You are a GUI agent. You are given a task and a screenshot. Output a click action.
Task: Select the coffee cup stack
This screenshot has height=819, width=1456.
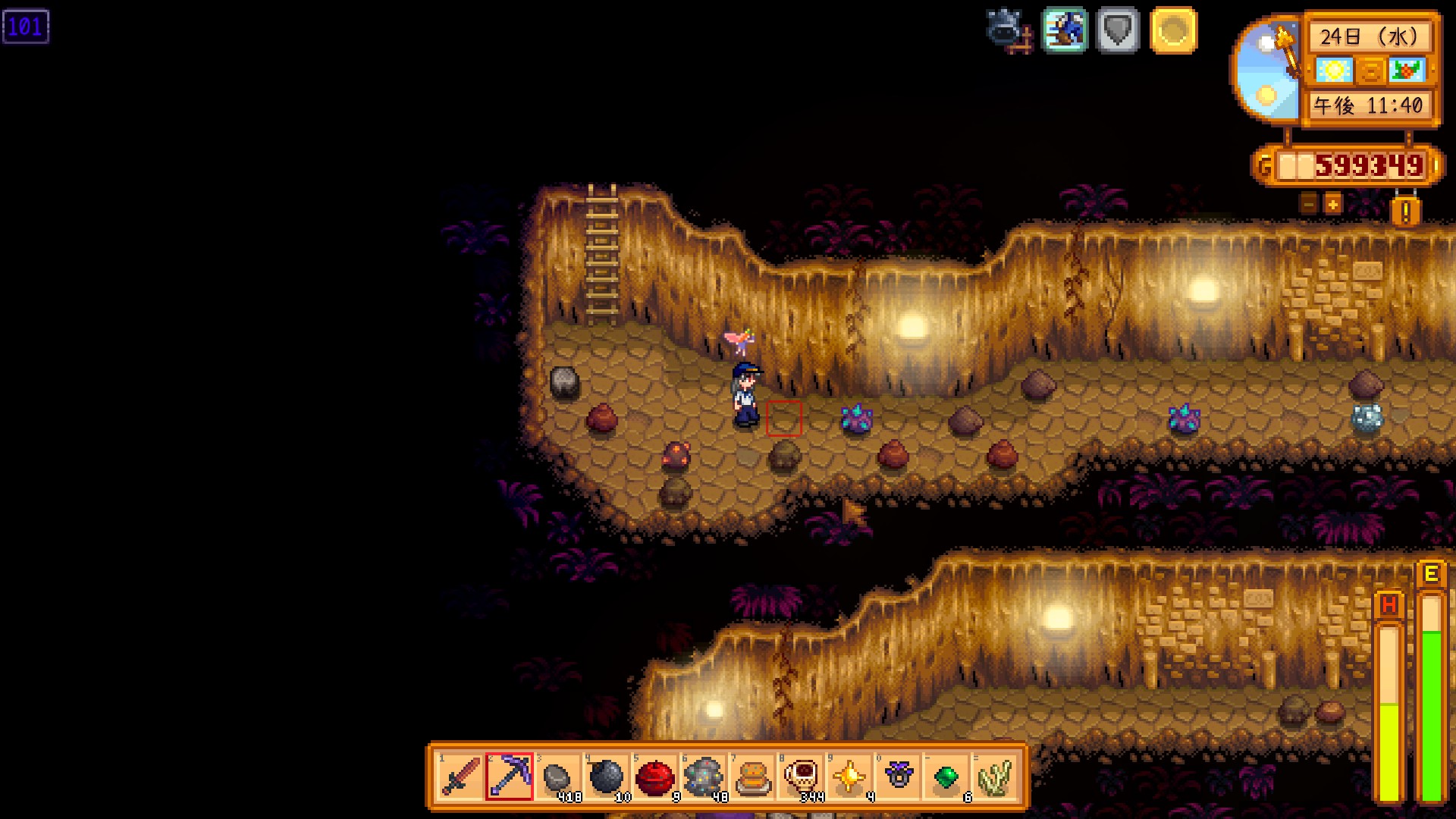pyautogui.click(x=800, y=777)
